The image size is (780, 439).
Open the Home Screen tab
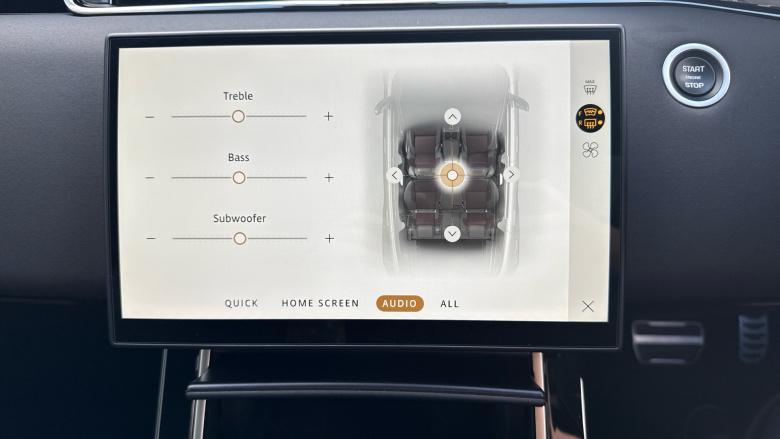[320, 304]
